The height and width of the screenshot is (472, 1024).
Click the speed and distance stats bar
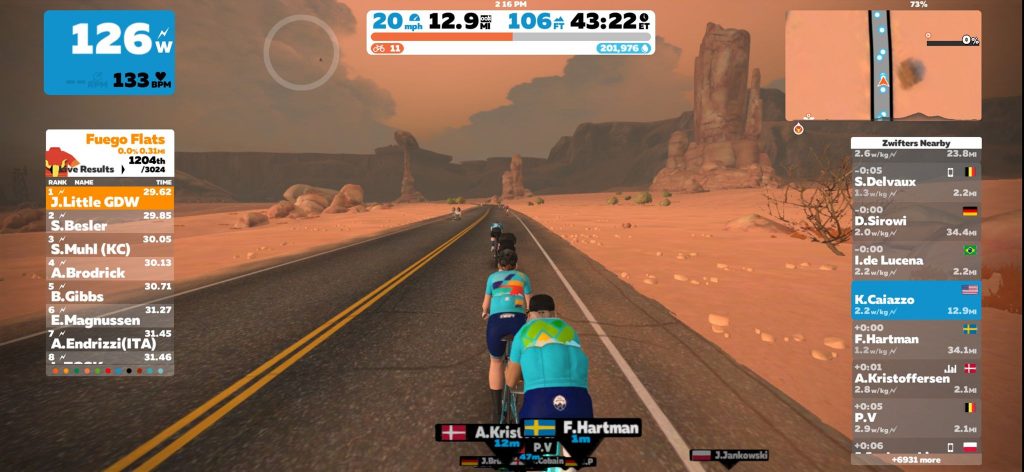[x=511, y=31]
